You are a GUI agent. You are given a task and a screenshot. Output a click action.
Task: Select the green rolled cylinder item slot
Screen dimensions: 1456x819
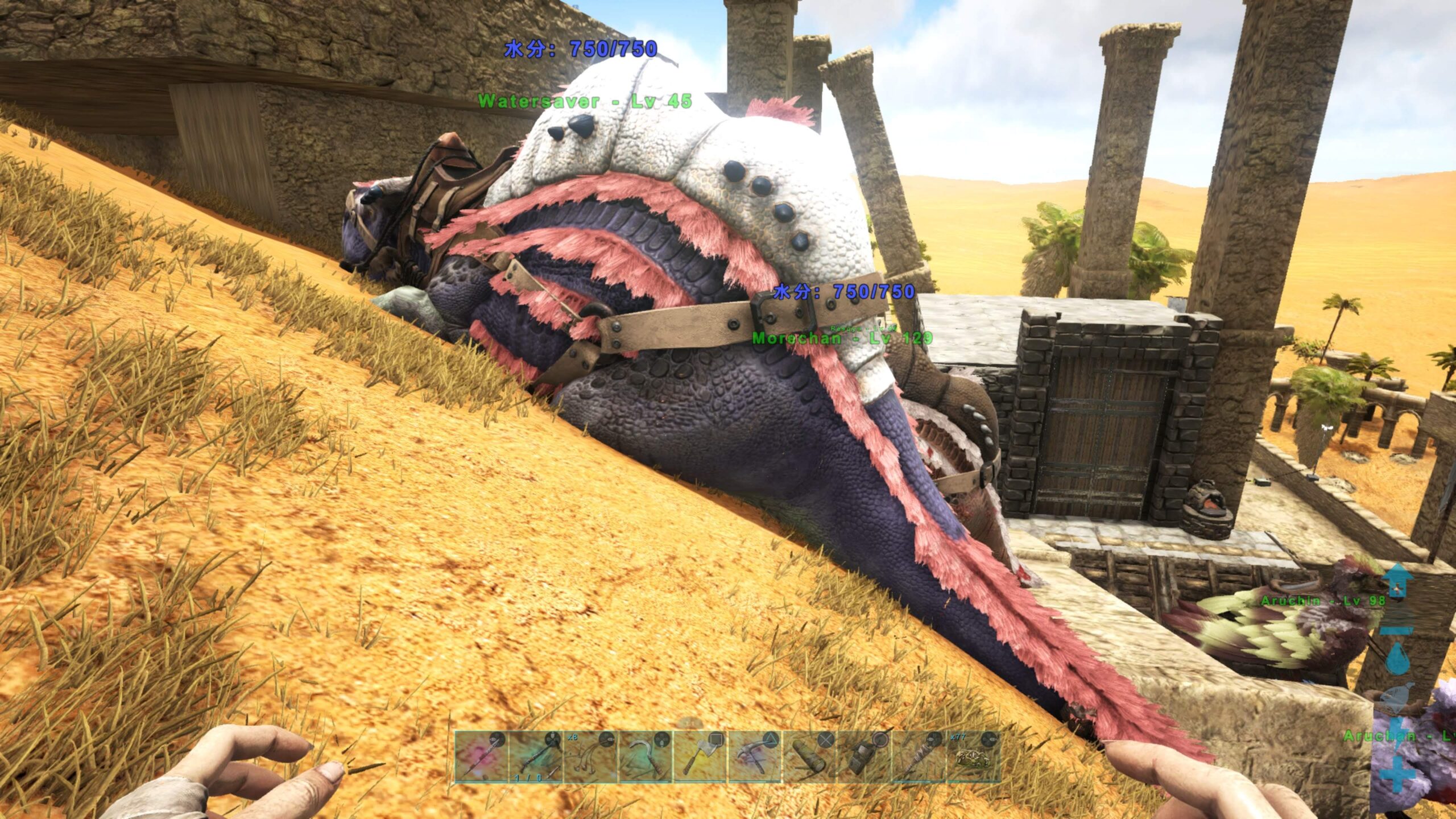click(809, 758)
